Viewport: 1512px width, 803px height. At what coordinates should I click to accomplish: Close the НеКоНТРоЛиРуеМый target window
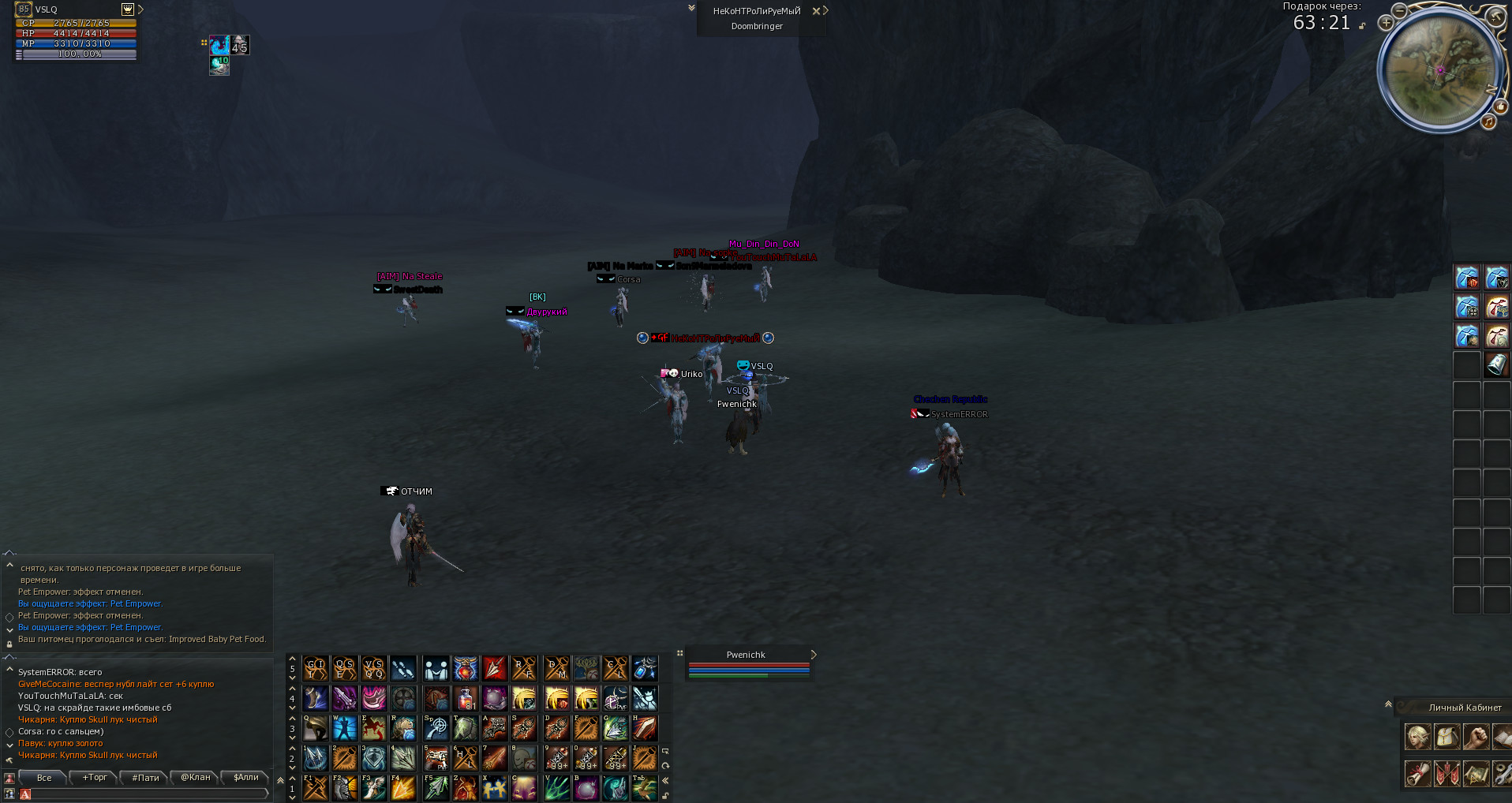pos(816,11)
